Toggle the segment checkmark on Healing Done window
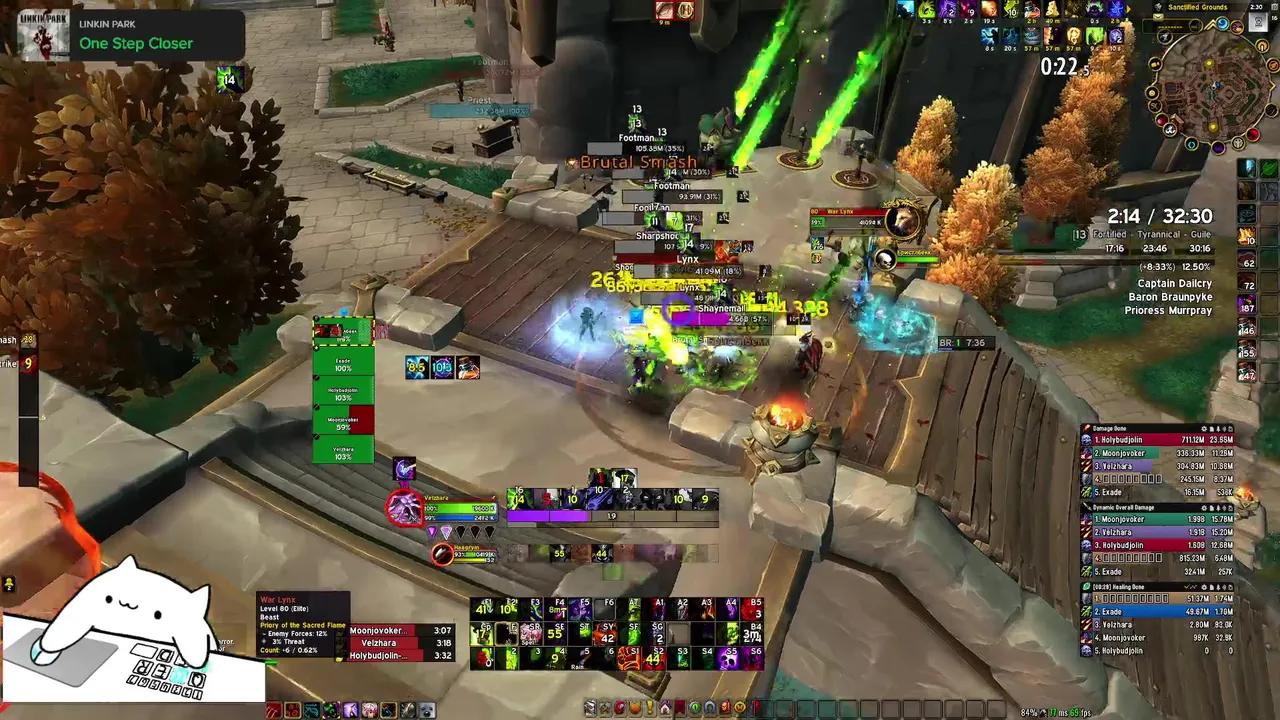 click(1187, 586)
